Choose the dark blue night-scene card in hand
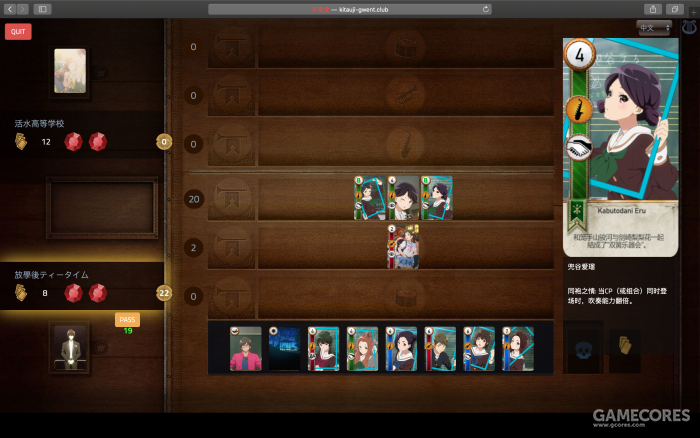Screen dimensions: 700x438 pyautogui.click(x=284, y=348)
